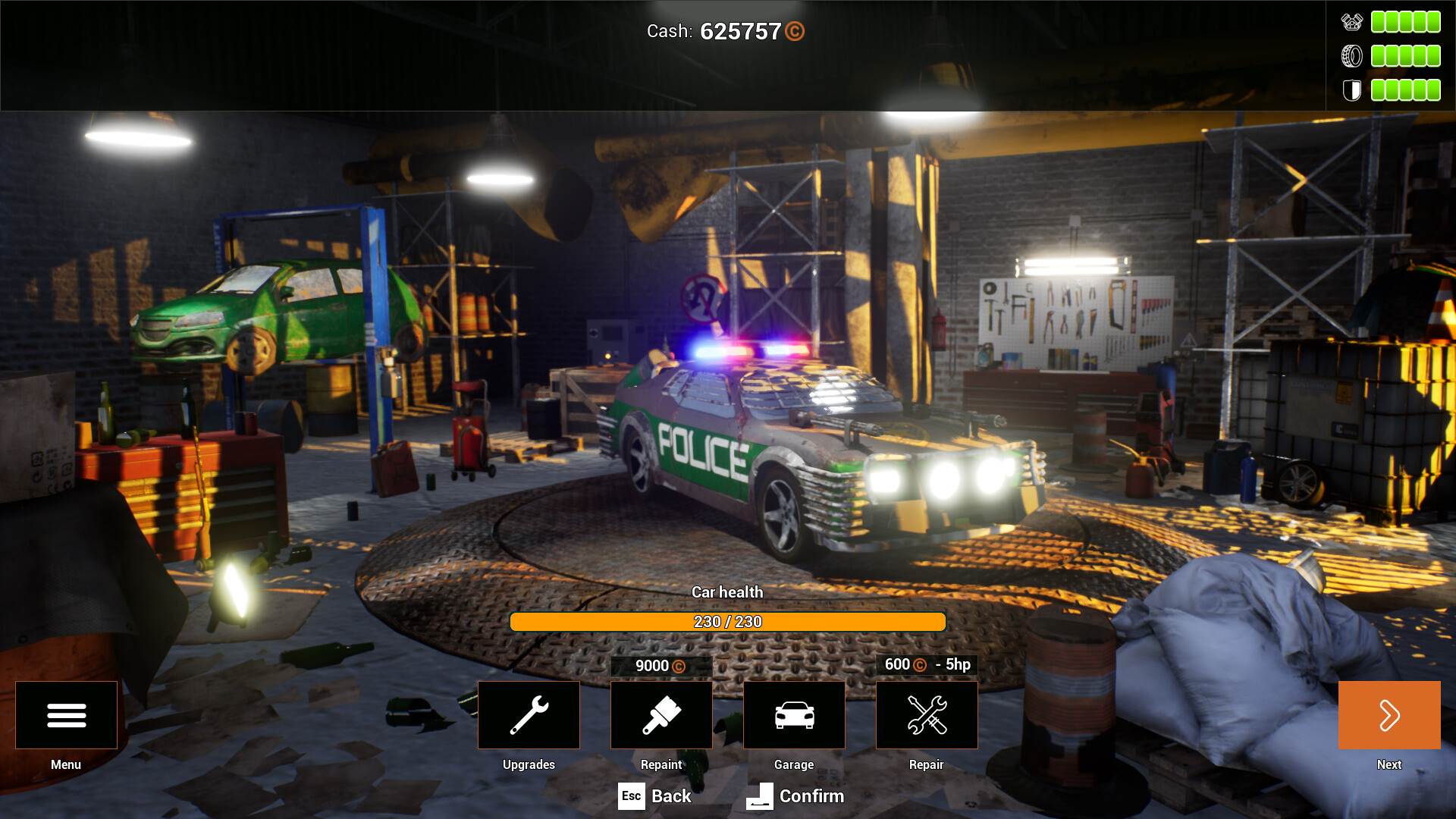The height and width of the screenshot is (819, 1456).
Task: Click the Menu hamburger button
Action: [65, 714]
